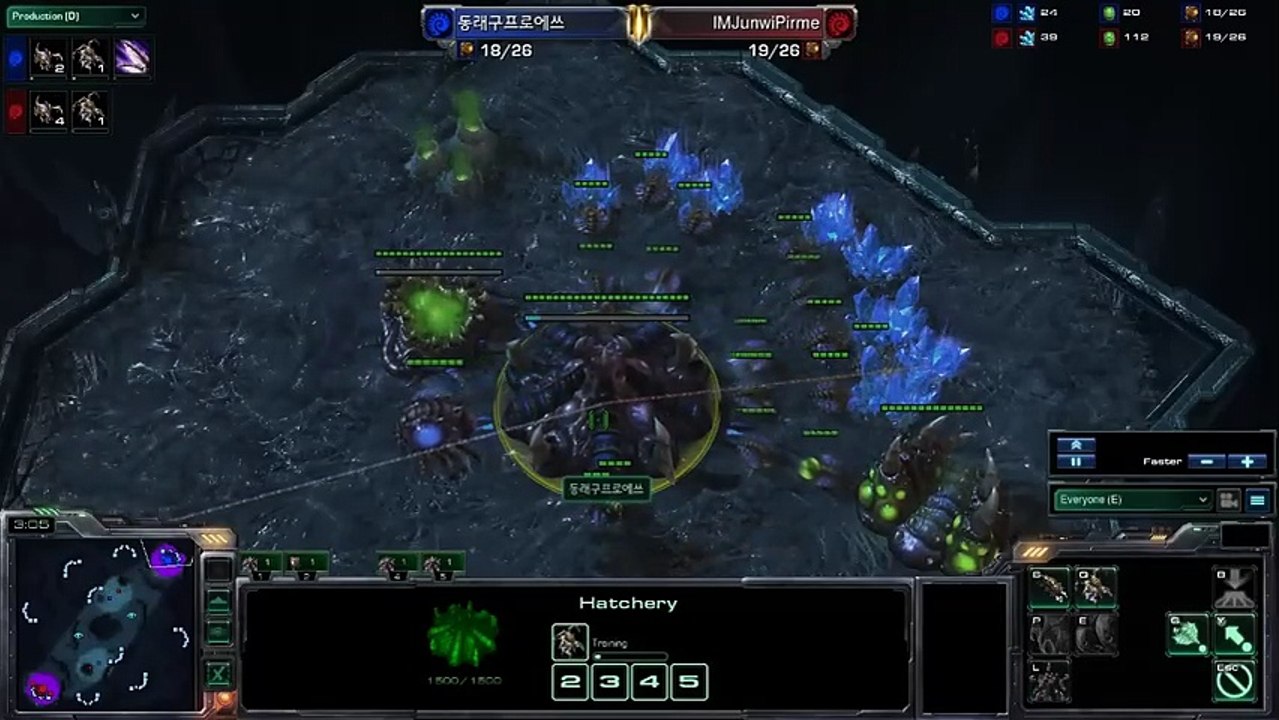Screen dimensions: 1279x720
Task: Activate the green arrow rally point command
Action: (x=1234, y=634)
